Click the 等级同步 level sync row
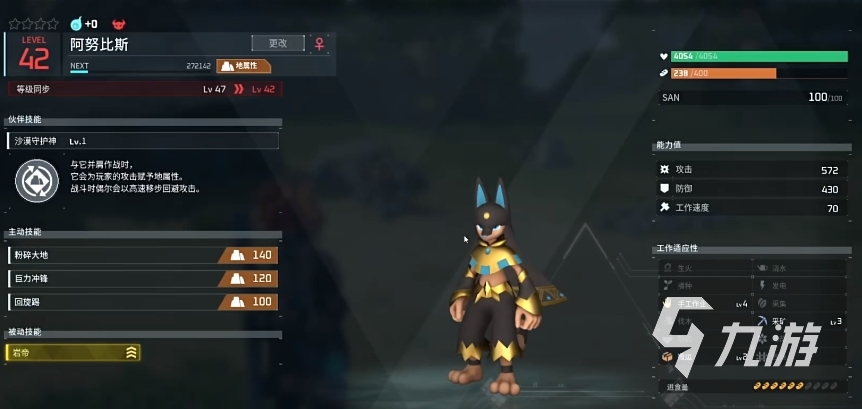862x409 pixels. (142, 89)
